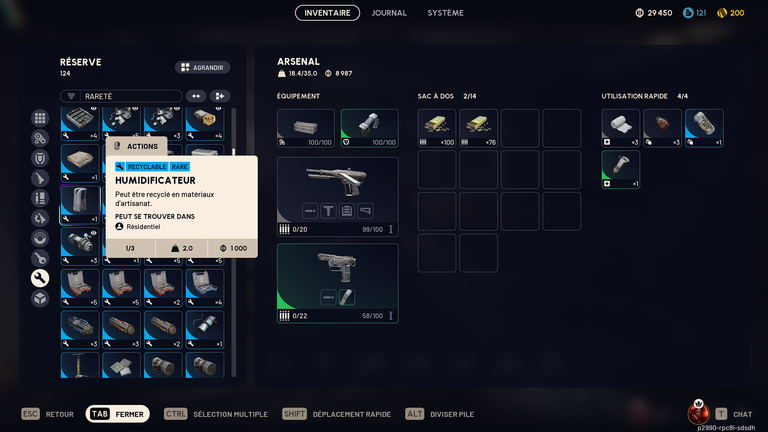Choose the wrench category filter
Viewport: 768px width, 432px height.
coord(40,278)
